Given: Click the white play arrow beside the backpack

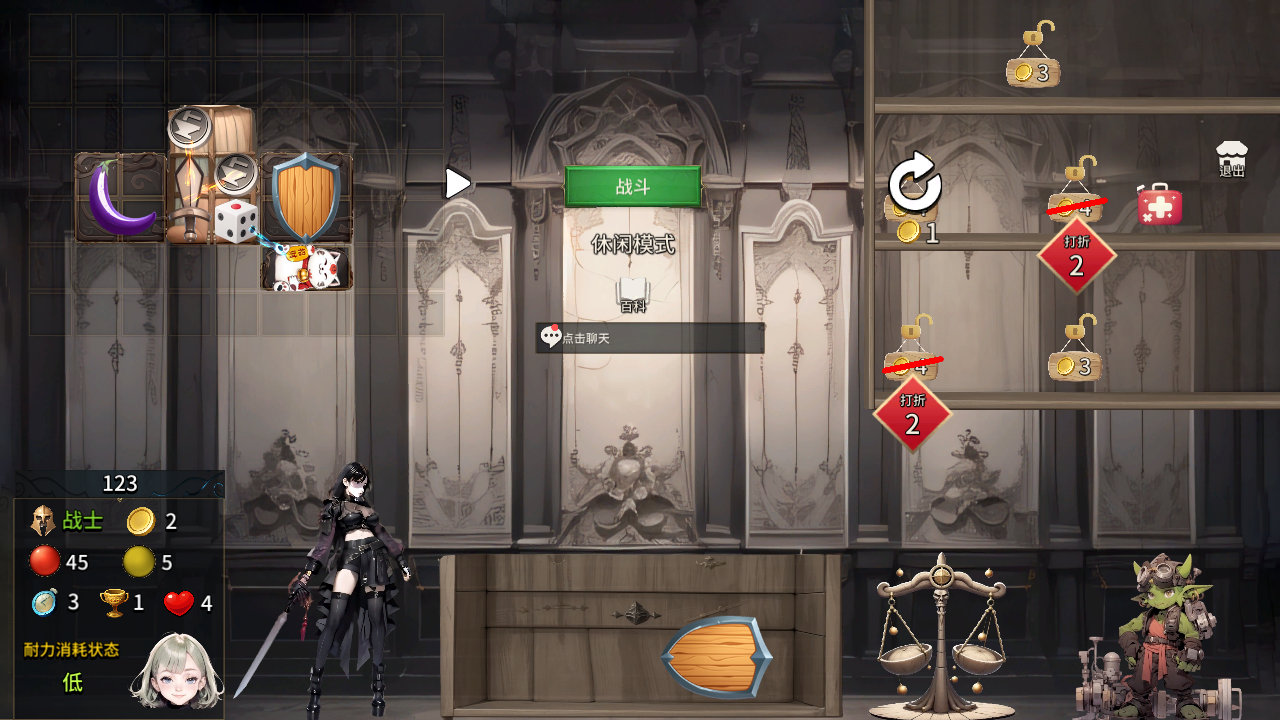Looking at the screenshot, I should (x=458, y=183).
